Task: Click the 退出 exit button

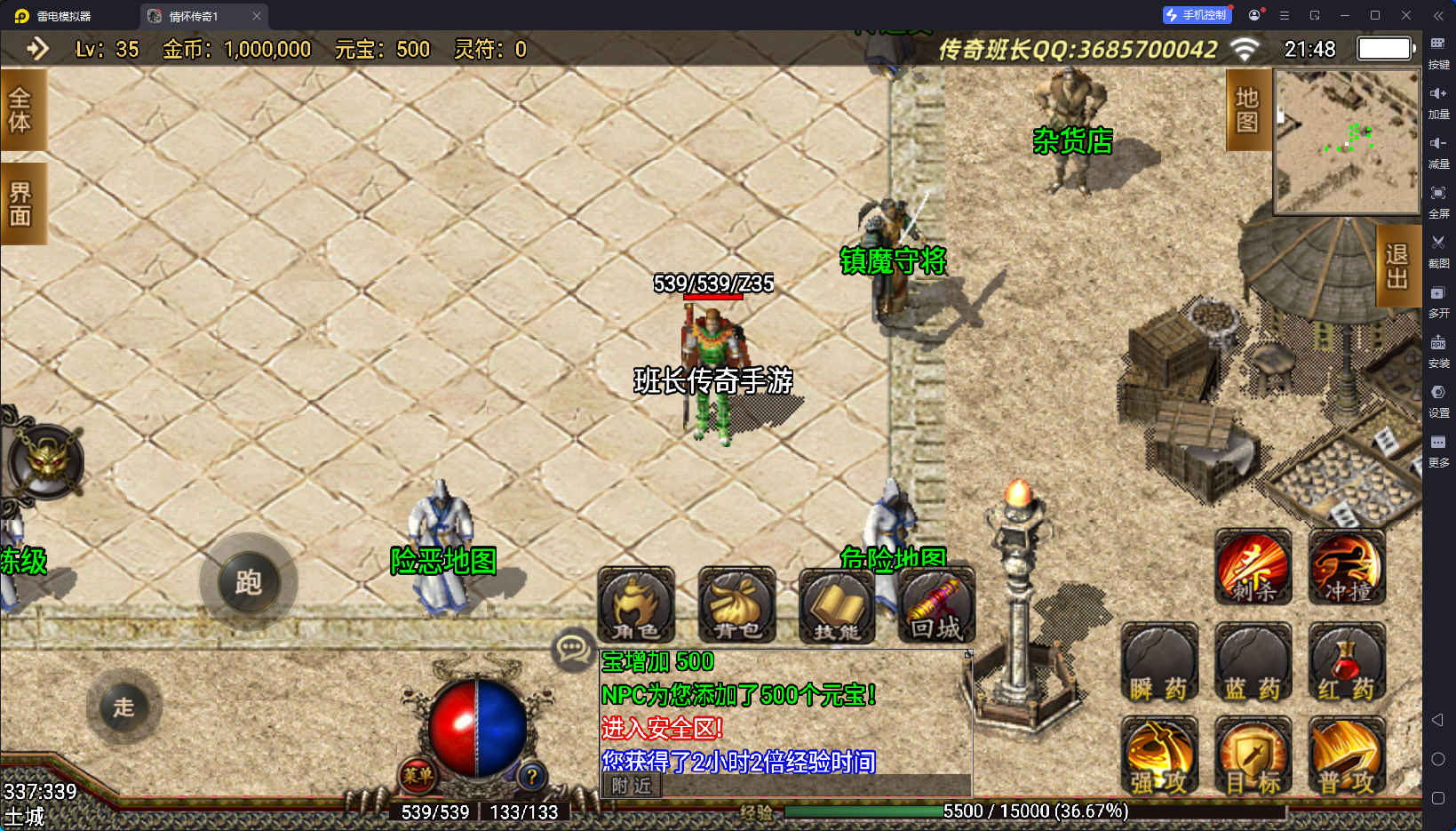Action: coord(1396,267)
